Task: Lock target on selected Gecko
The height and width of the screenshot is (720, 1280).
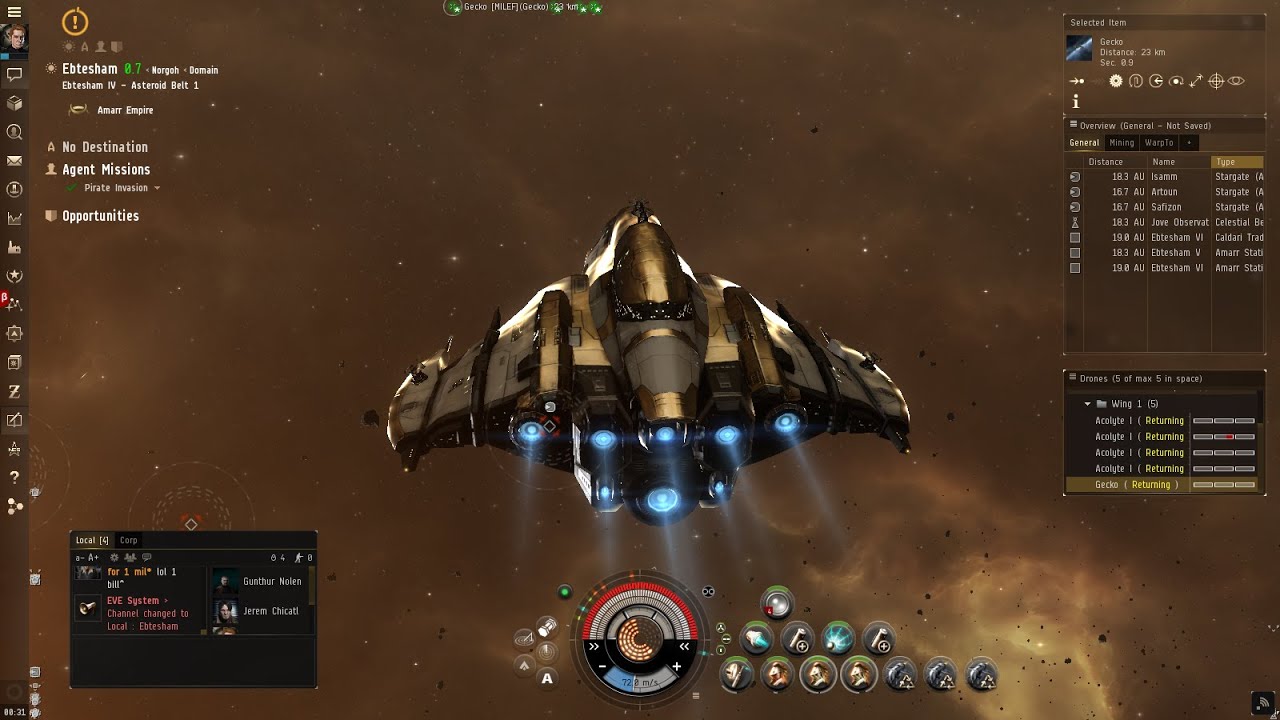Action: point(1216,81)
